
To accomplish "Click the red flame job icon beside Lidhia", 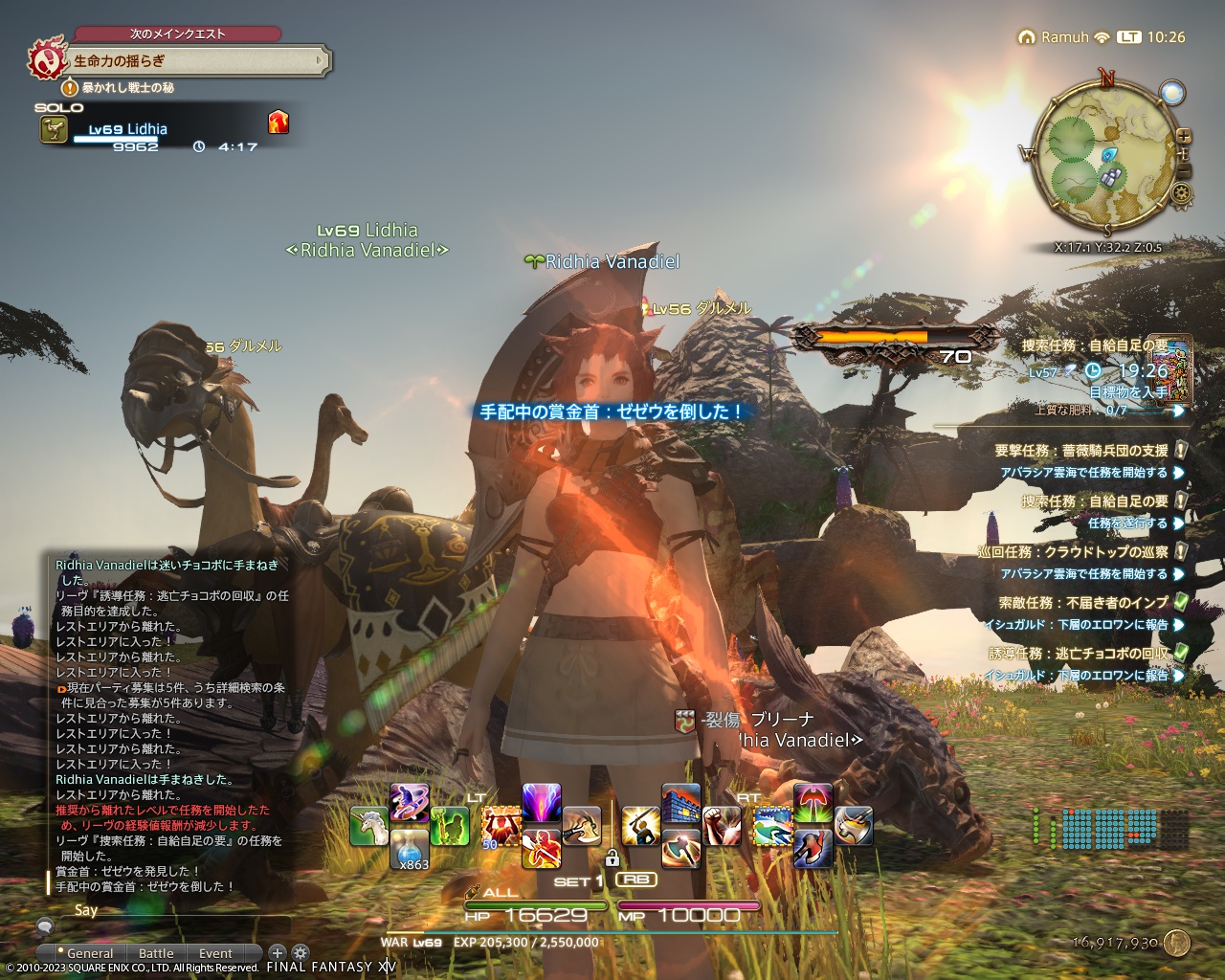I will point(278,122).
